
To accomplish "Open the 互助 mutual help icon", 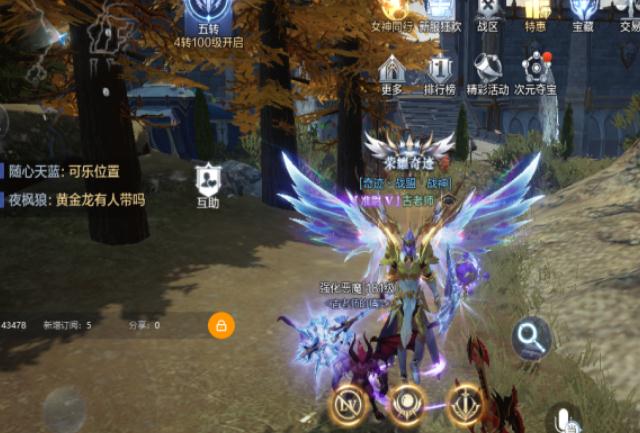I will 208,185.
